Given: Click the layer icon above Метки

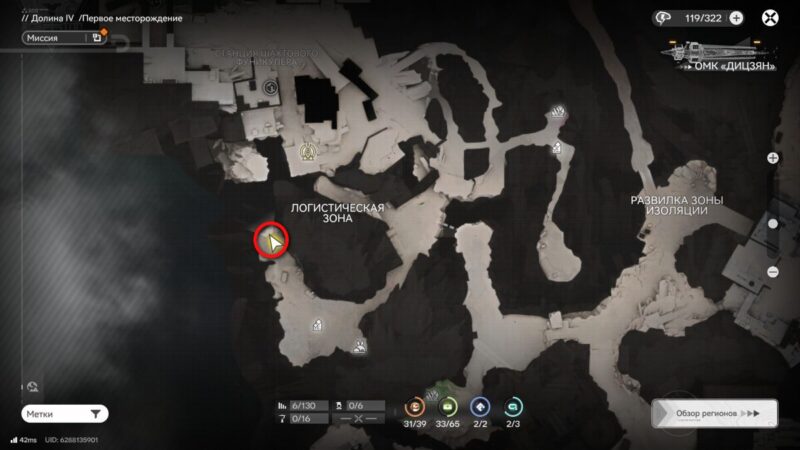Looking at the screenshot, I should coord(33,386).
